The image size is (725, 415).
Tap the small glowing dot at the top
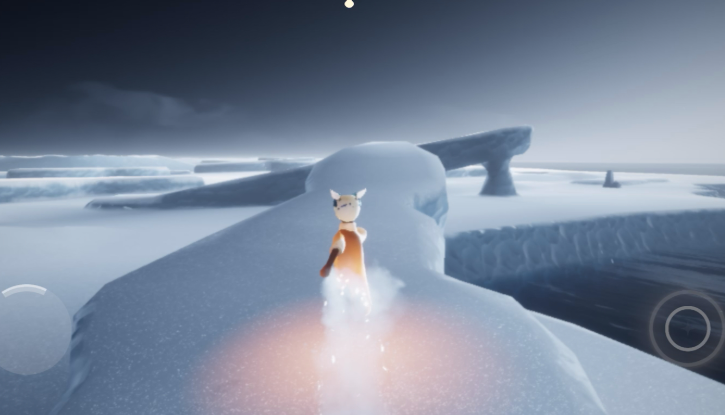click(349, 4)
